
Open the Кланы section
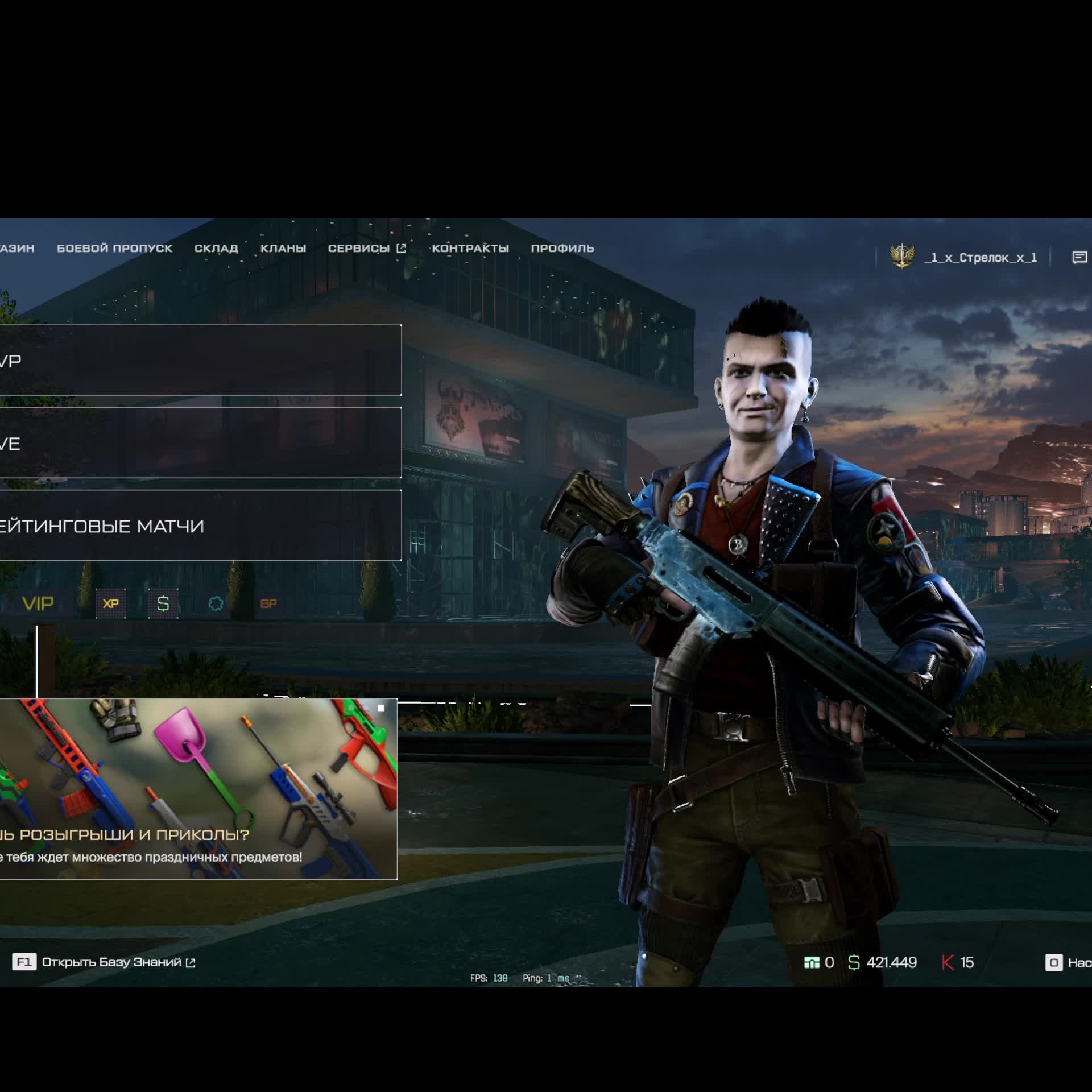(x=283, y=248)
